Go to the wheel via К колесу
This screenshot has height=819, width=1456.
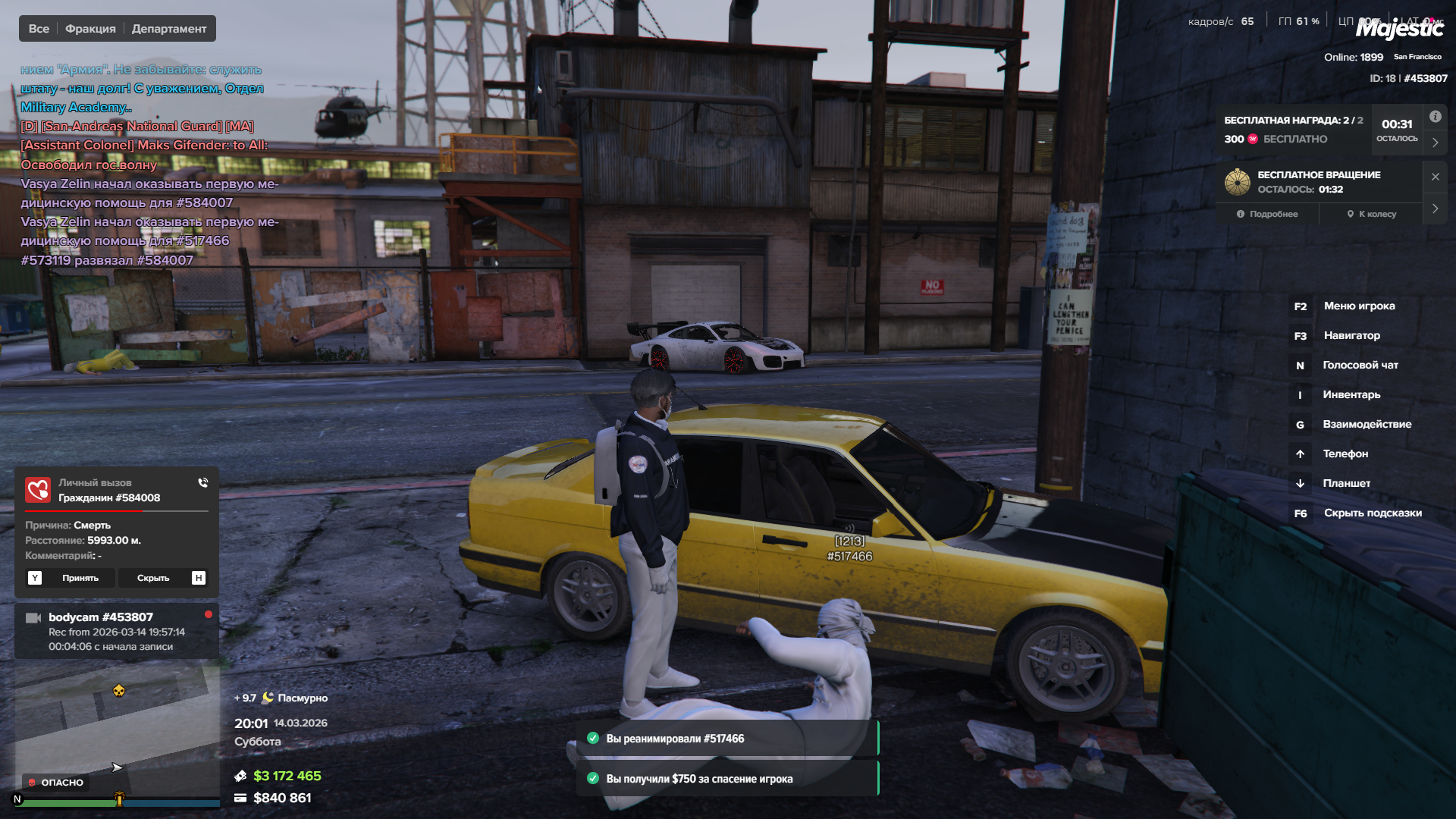click(1372, 214)
